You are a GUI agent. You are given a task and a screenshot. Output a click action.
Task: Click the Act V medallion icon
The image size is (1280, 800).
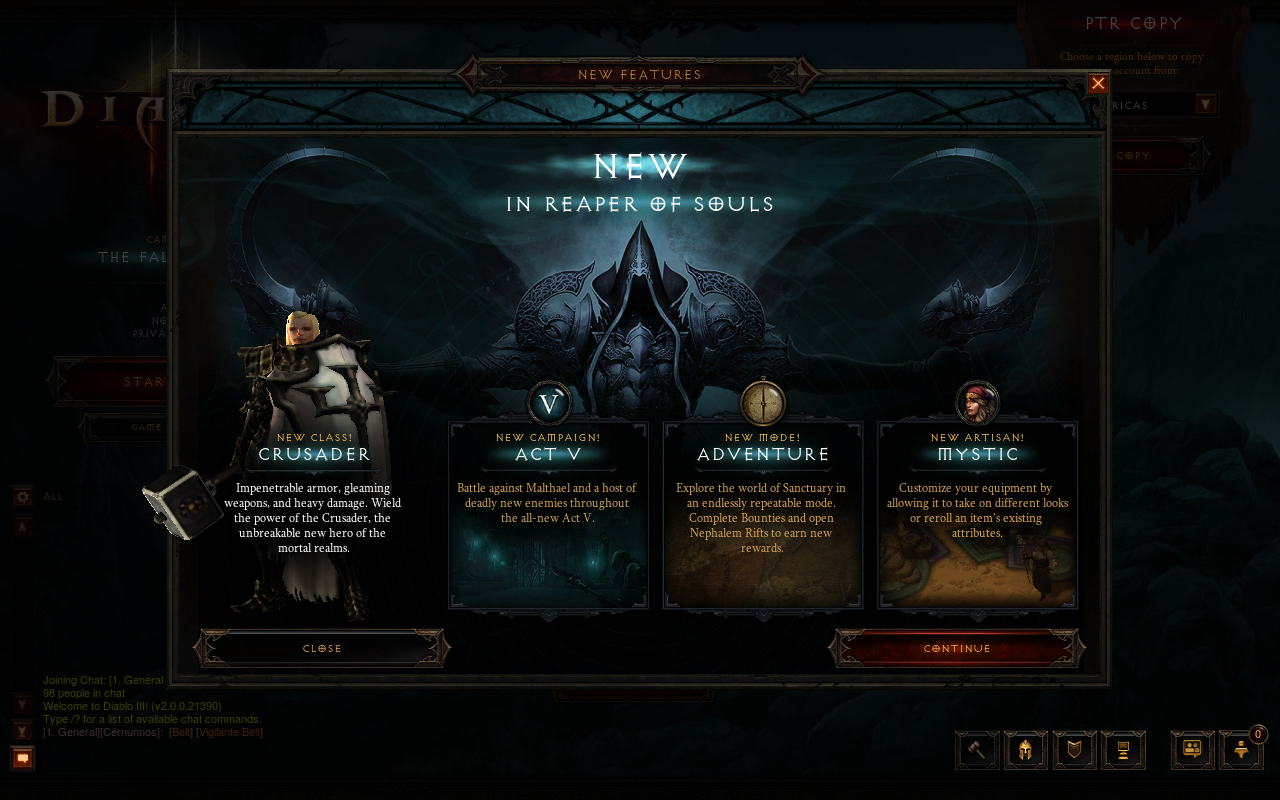tap(548, 403)
